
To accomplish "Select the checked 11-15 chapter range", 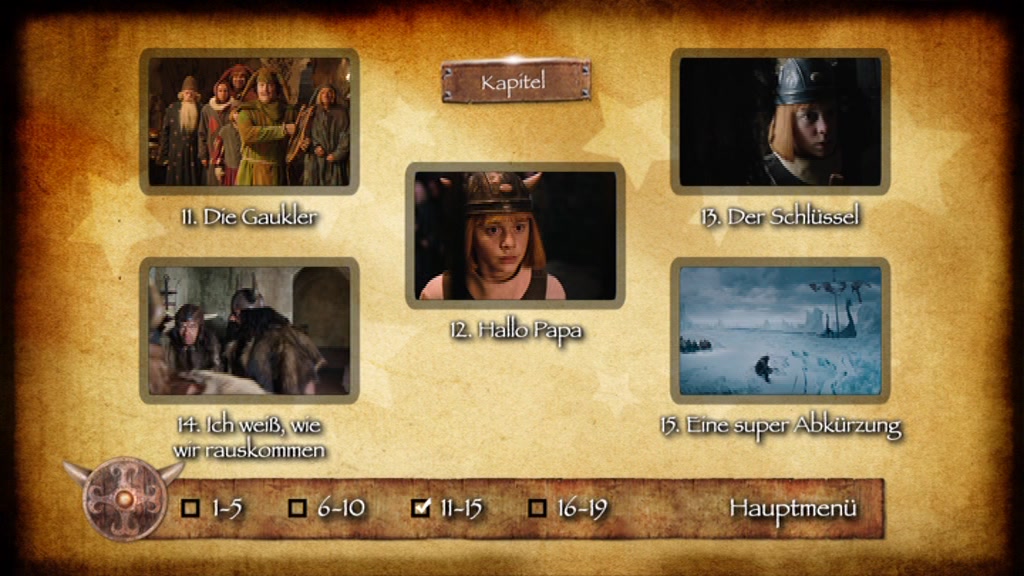I will (448, 508).
